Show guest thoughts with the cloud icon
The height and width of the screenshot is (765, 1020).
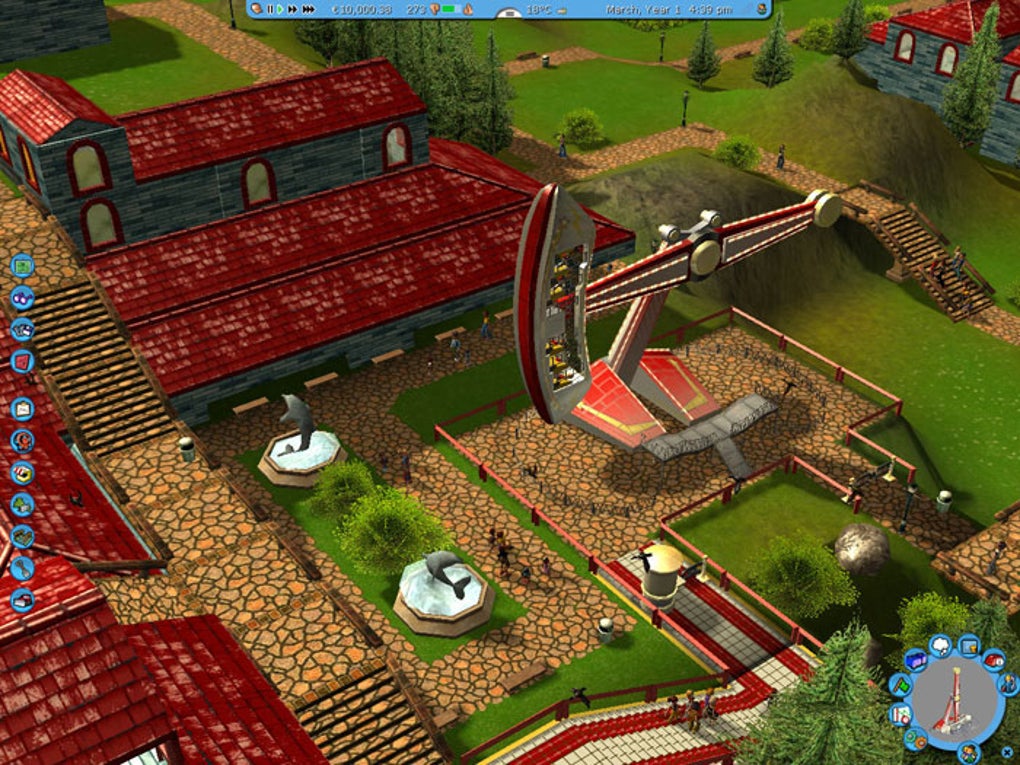tap(939, 646)
